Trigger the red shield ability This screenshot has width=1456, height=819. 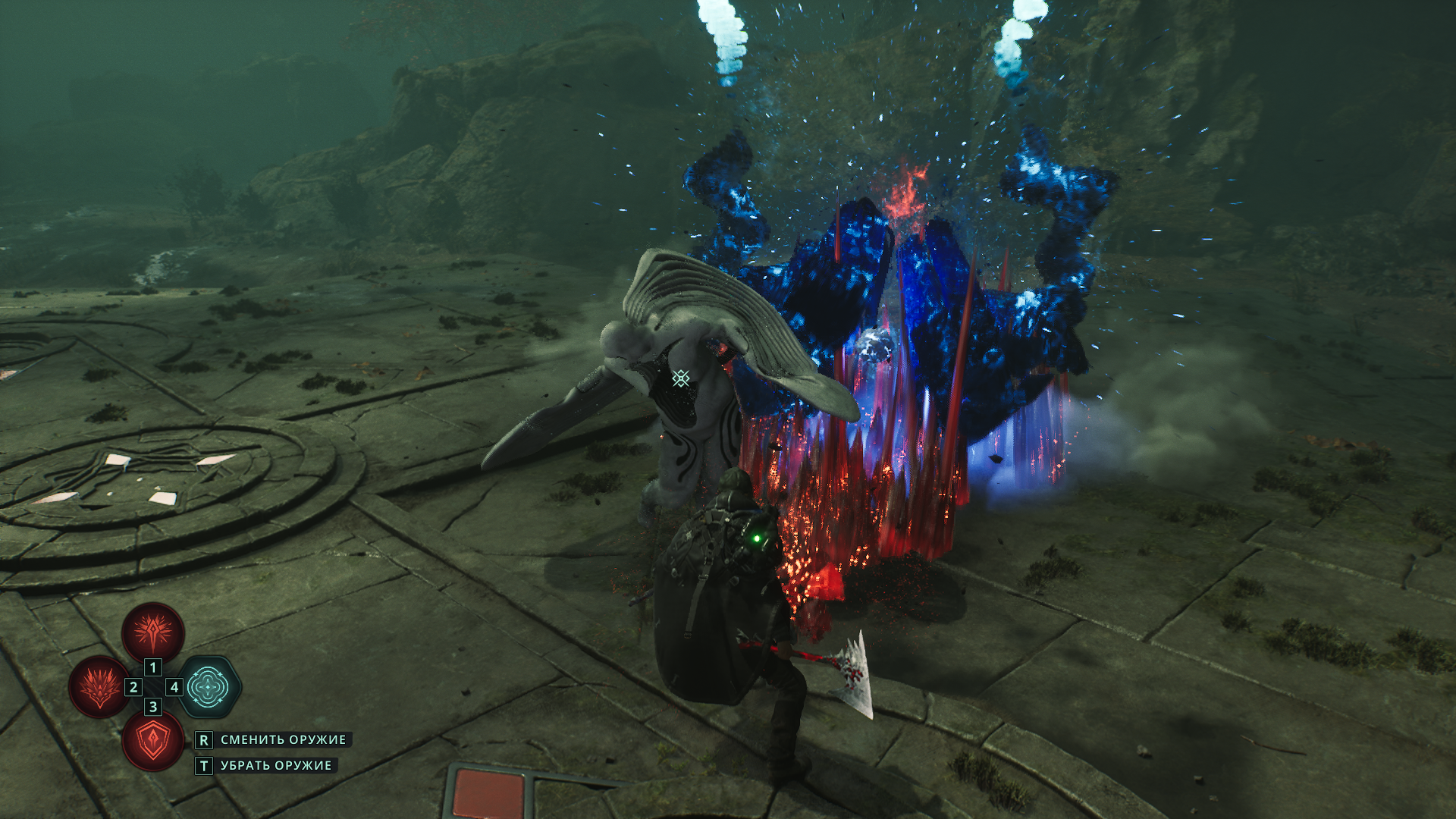tap(153, 742)
